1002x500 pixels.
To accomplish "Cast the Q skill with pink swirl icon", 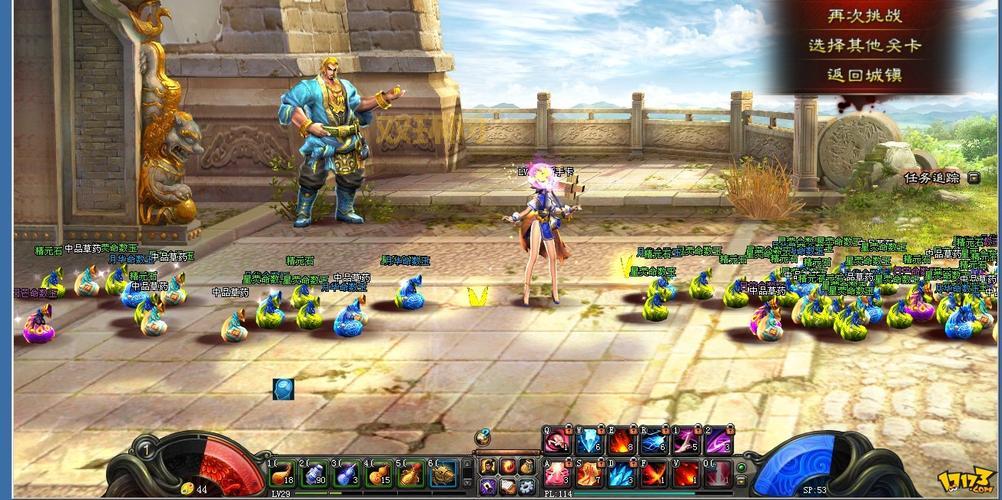I will pos(556,440).
